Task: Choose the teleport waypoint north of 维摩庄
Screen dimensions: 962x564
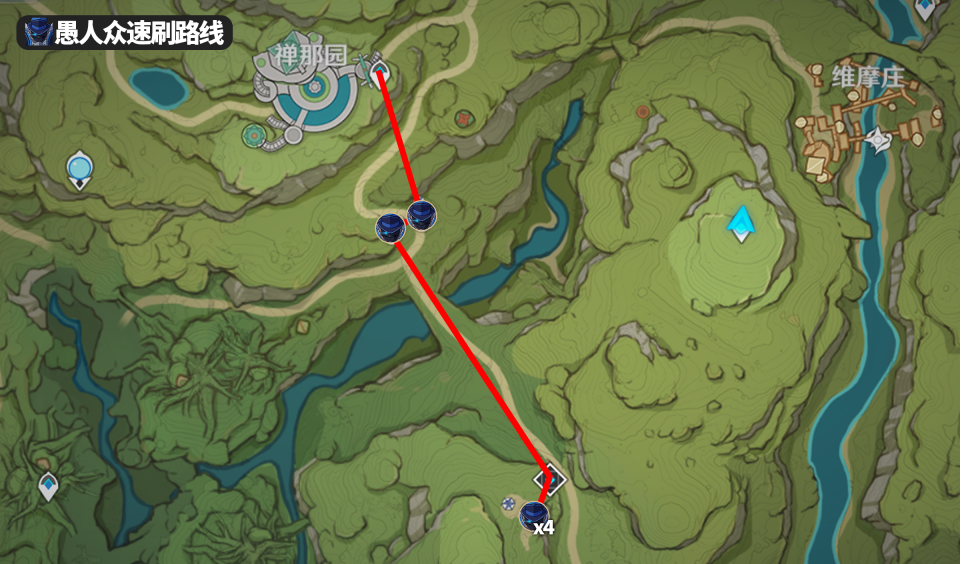Action: [925, 8]
